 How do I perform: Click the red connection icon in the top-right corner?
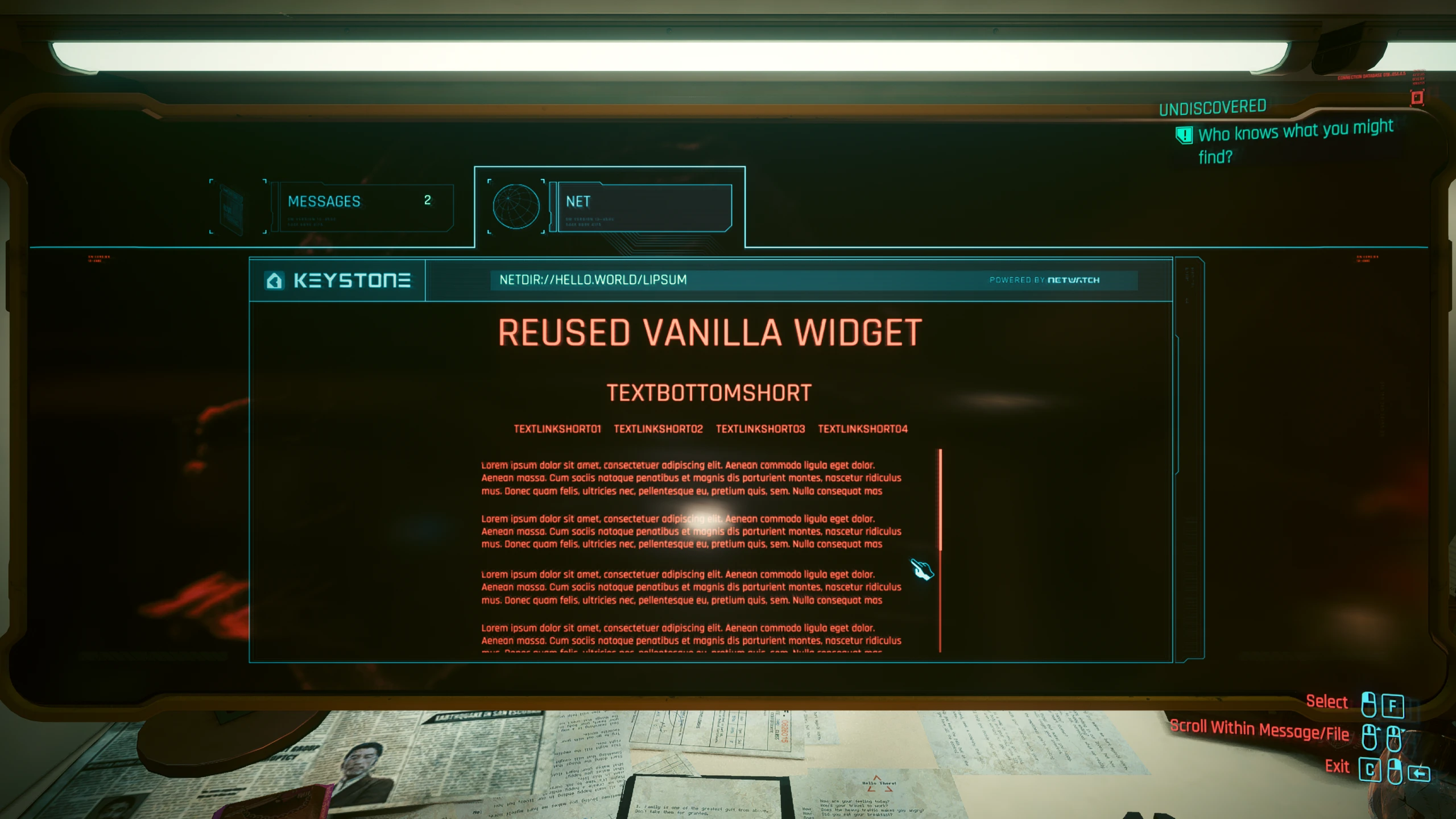pyautogui.click(x=1416, y=98)
